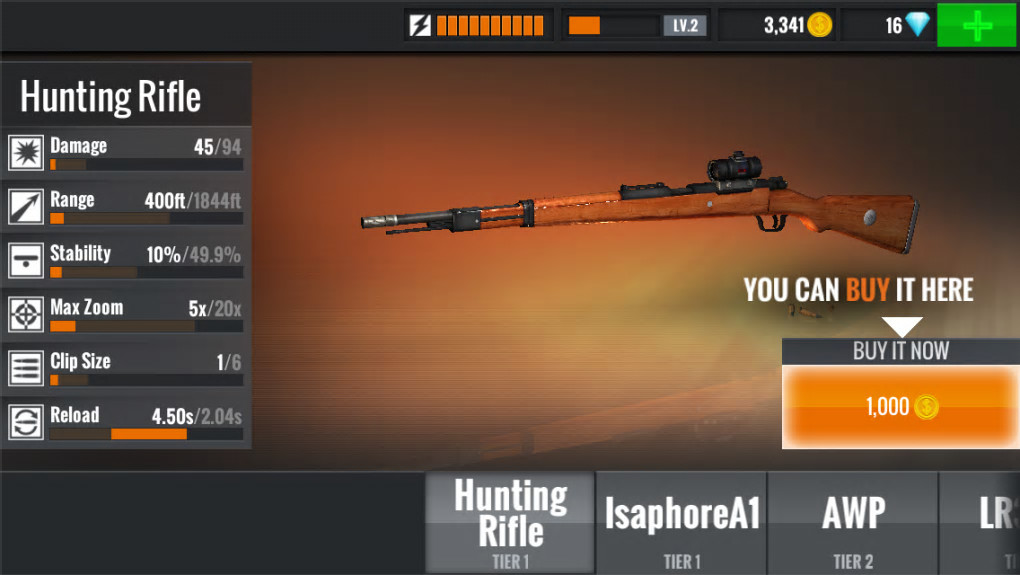Choose the AWP Tier 2 rifle
1020x575 pixels.
tap(853, 523)
